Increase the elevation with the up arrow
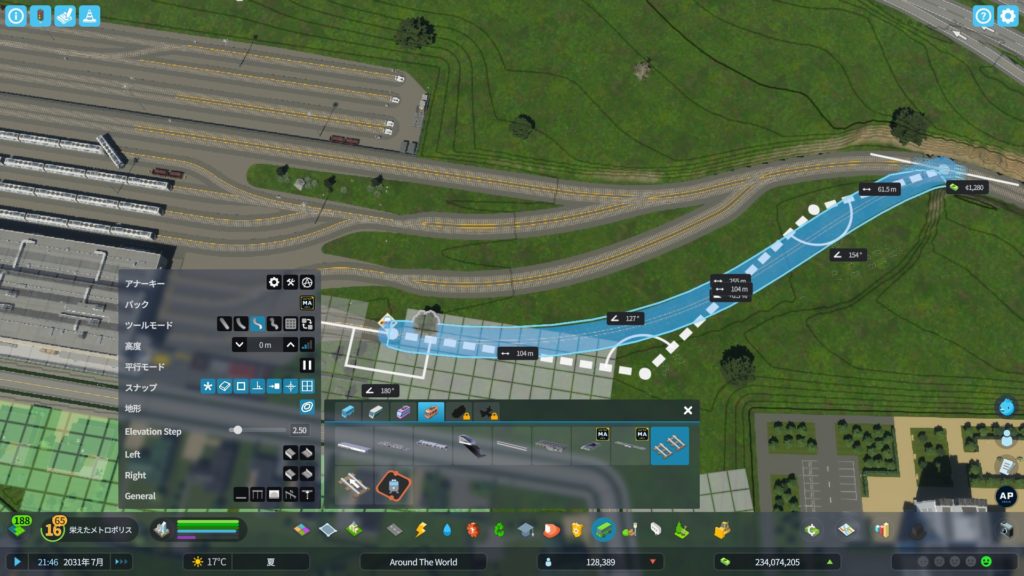 tap(290, 345)
